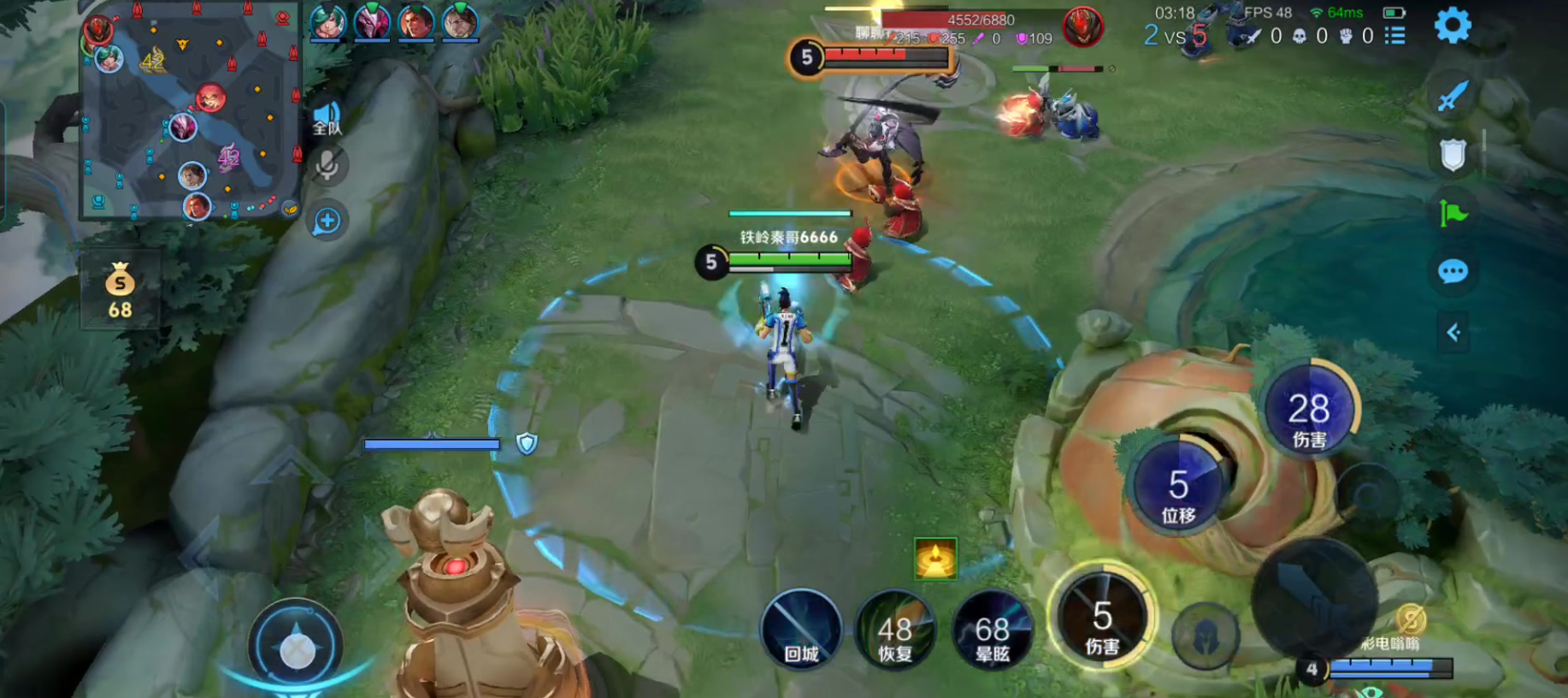Tap the movement joystick
Viewport: 1568px width, 698px height.
click(x=297, y=647)
